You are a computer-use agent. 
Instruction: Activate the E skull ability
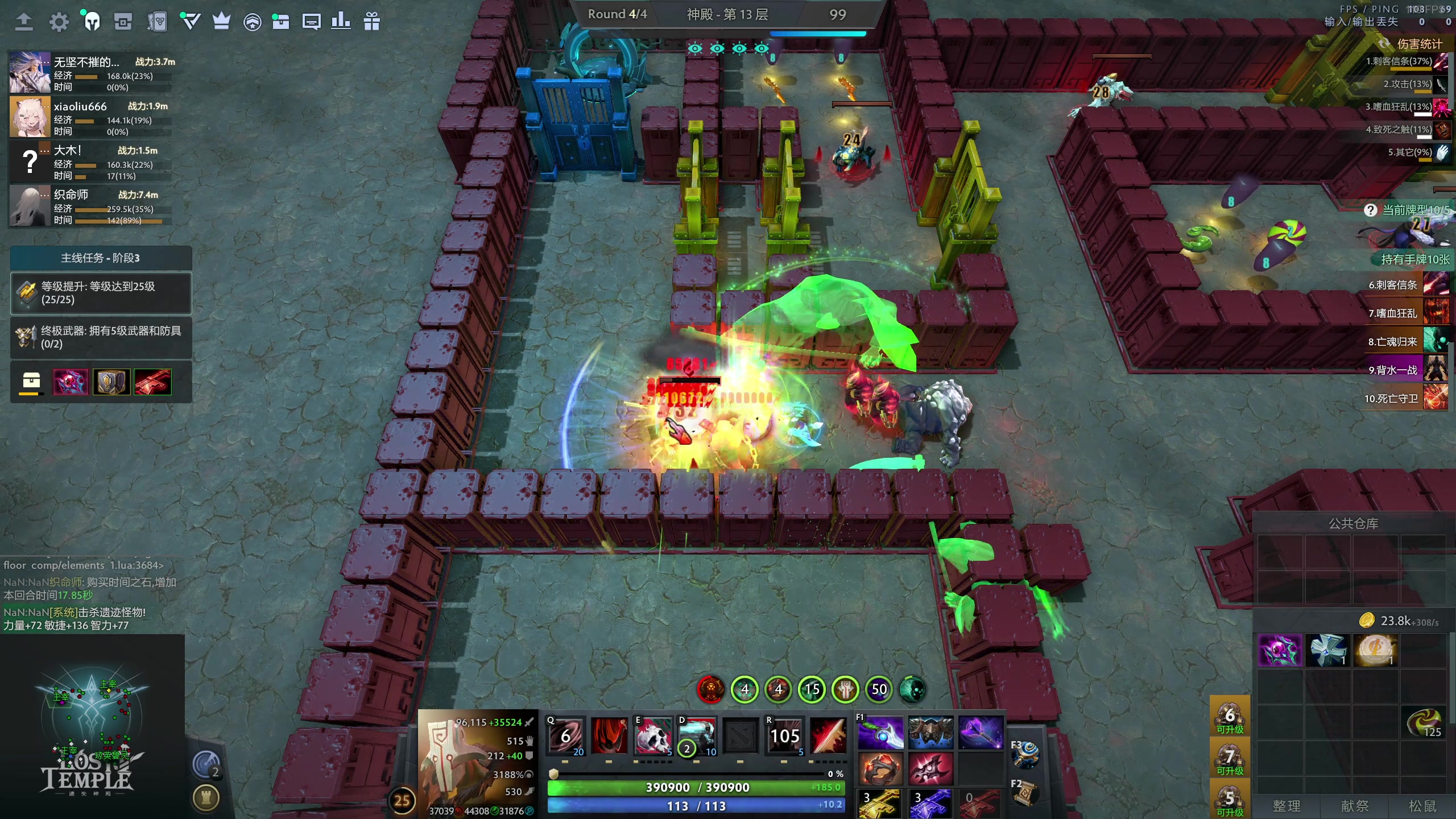pos(653,736)
